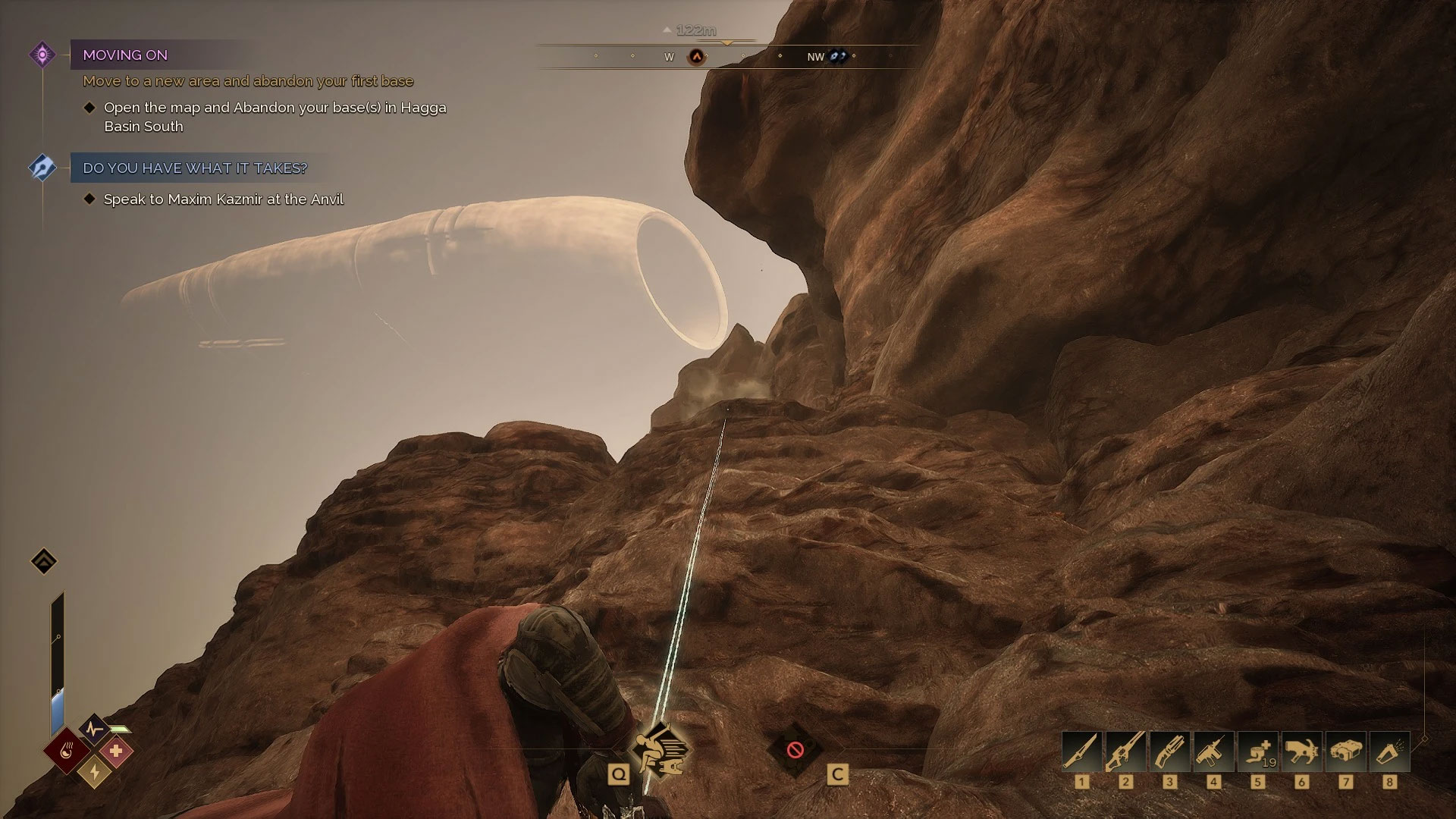Select the Do You Have What It Takes quest

tap(195, 168)
